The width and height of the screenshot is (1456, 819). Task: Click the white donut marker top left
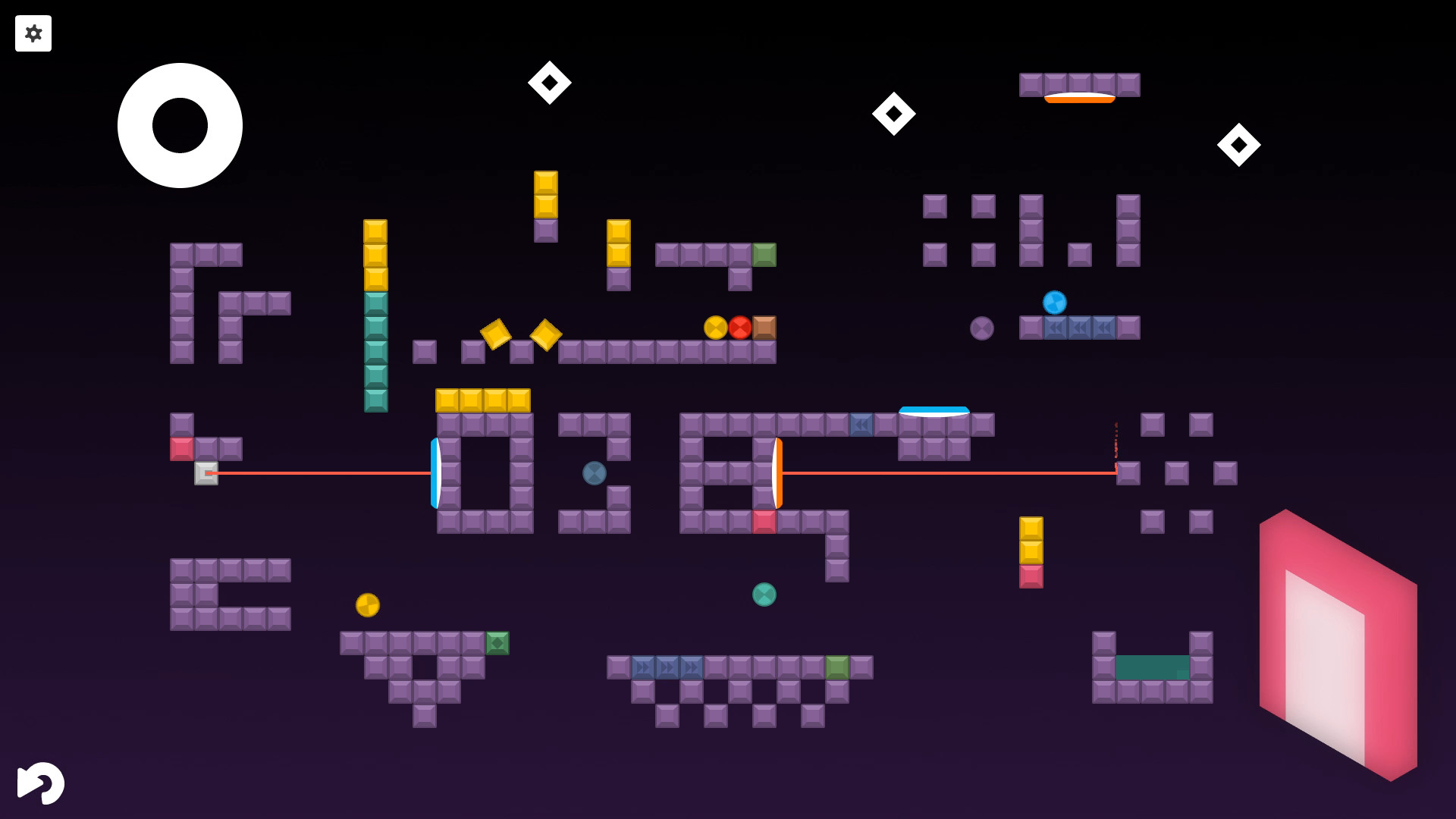pos(180,125)
